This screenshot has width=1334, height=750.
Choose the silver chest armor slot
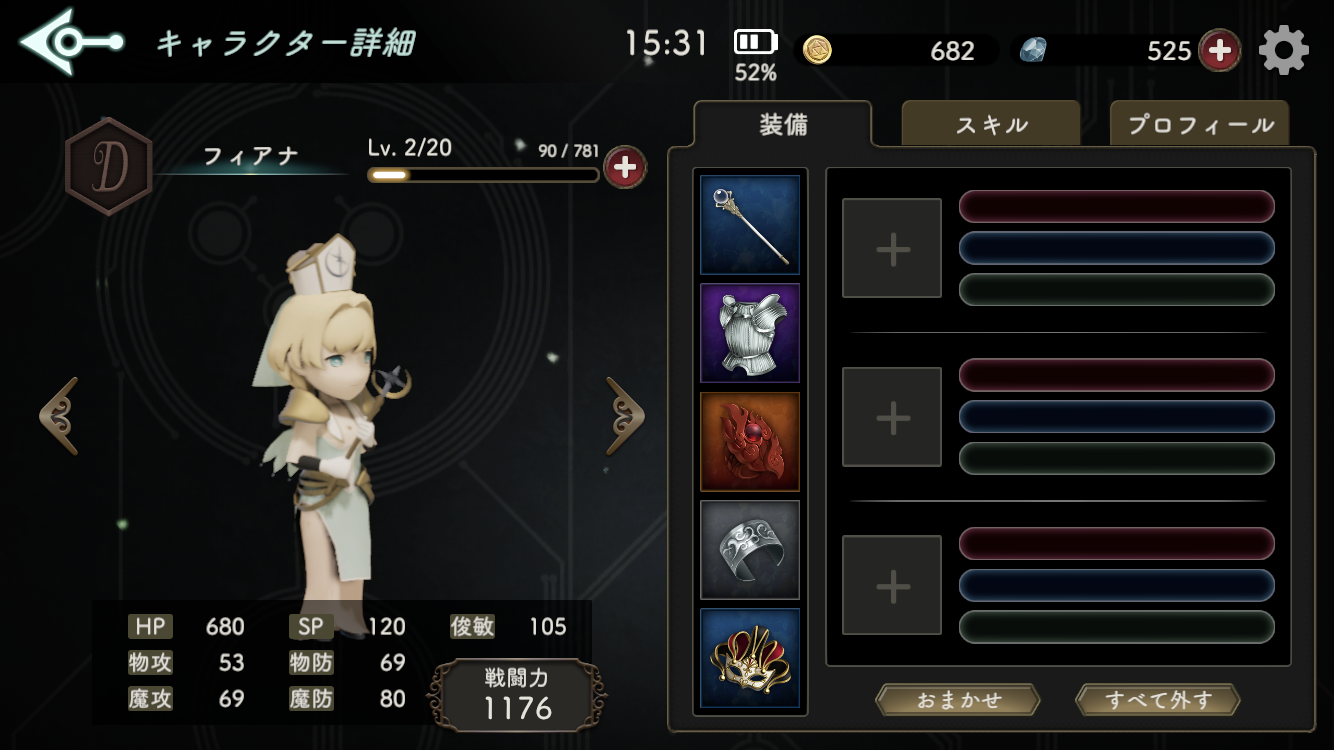click(x=750, y=333)
